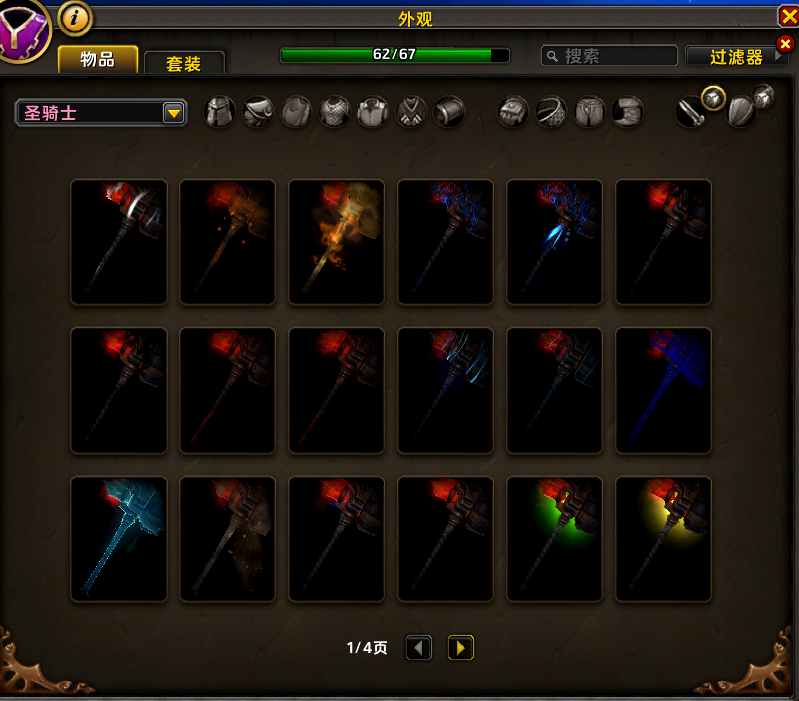Open the info button in the title bar
The height and width of the screenshot is (701, 799).
[75, 17]
